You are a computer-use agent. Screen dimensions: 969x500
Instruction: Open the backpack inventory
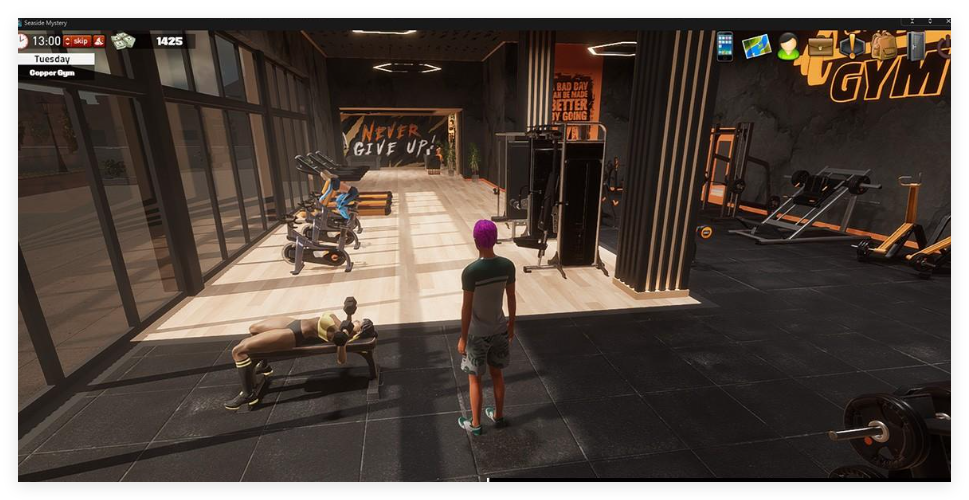884,46
